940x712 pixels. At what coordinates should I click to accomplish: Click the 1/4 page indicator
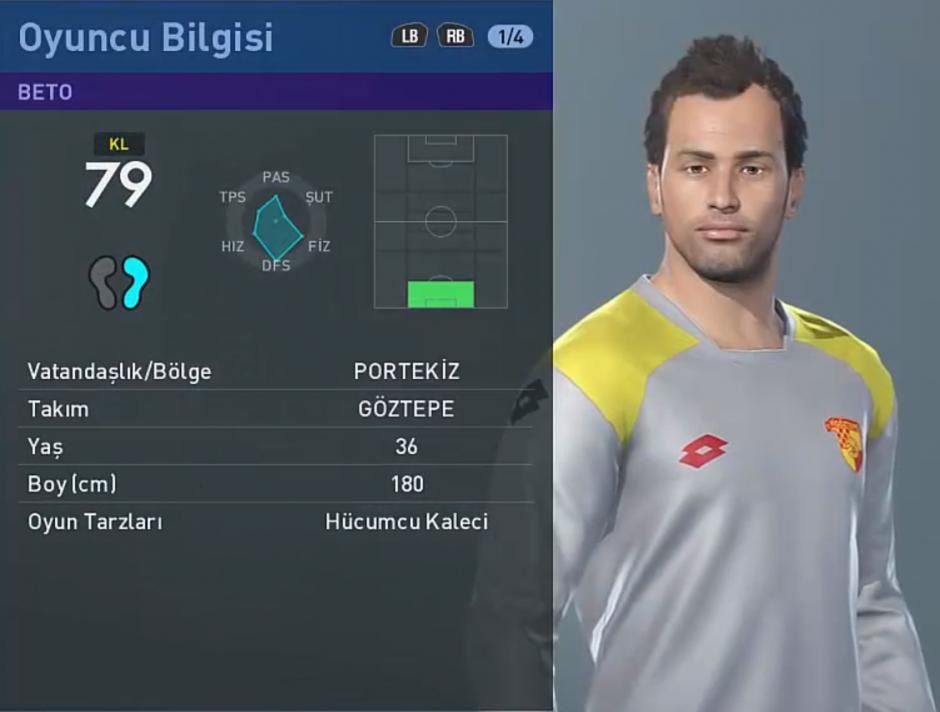[510, 37]
